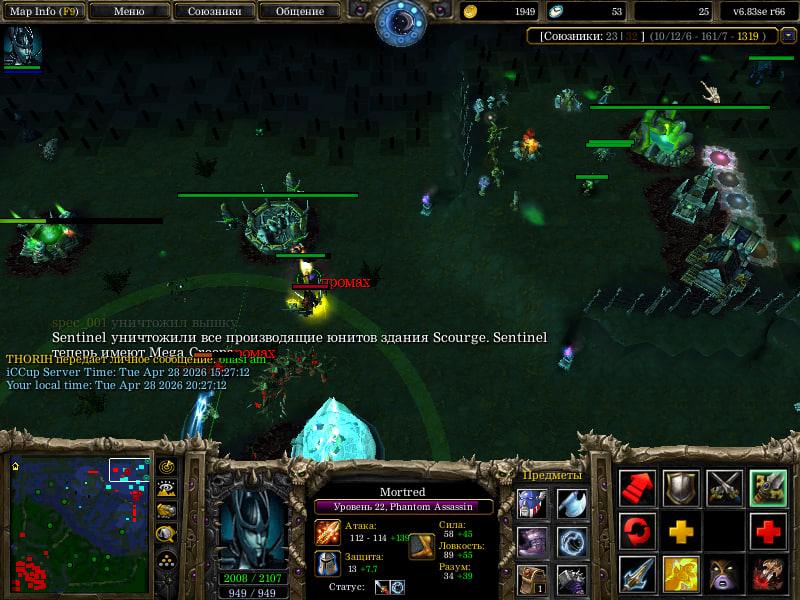Screen dimensions: 800x600
Task: Open the Map Info (F9) panel
Action: 43,12
